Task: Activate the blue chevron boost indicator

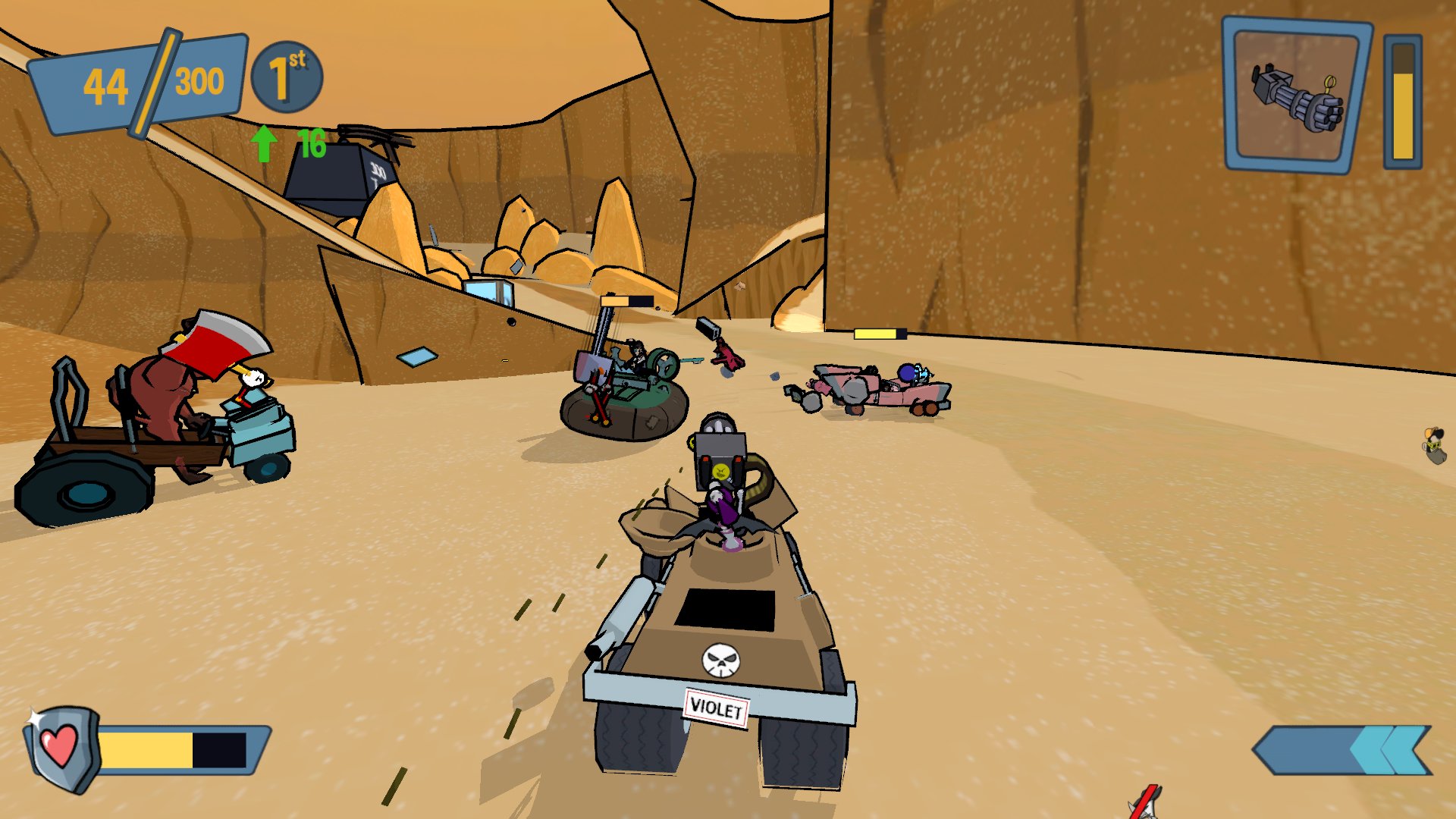Action: coord(1342,751)
